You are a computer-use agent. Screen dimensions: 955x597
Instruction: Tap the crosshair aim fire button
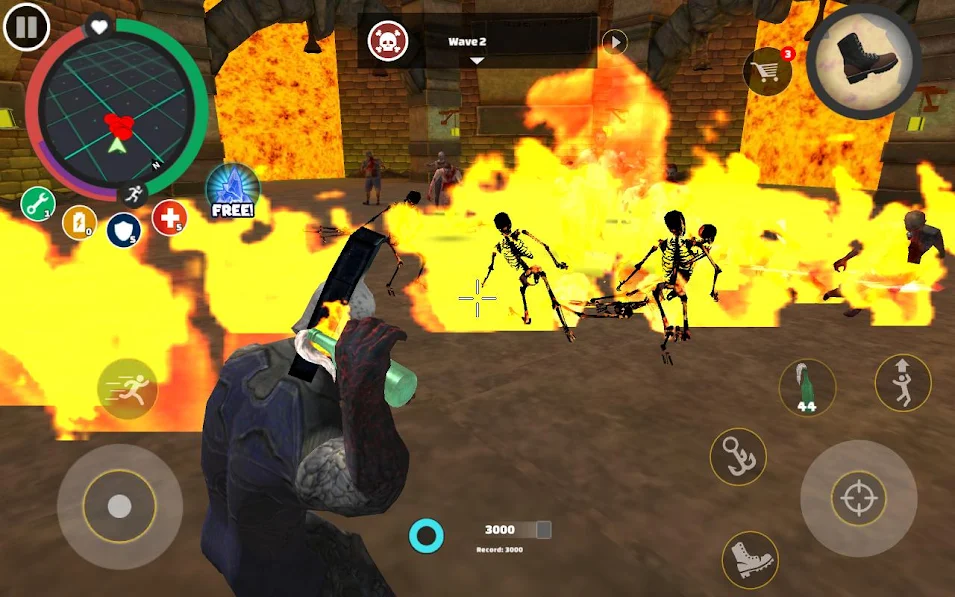point(859,499)
